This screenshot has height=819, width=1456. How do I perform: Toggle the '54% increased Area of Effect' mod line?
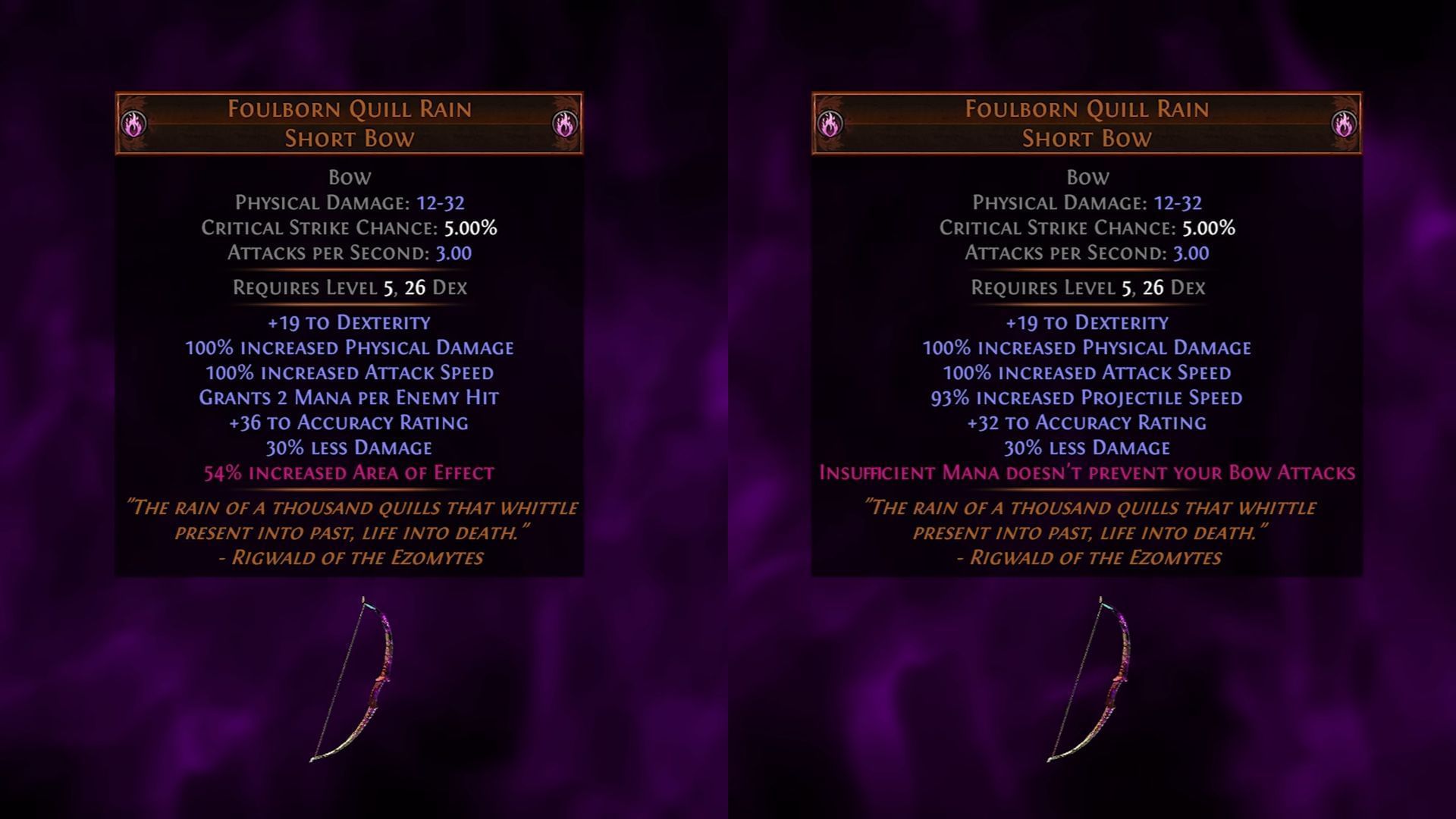pyautogui.click(x=349, y=472)
